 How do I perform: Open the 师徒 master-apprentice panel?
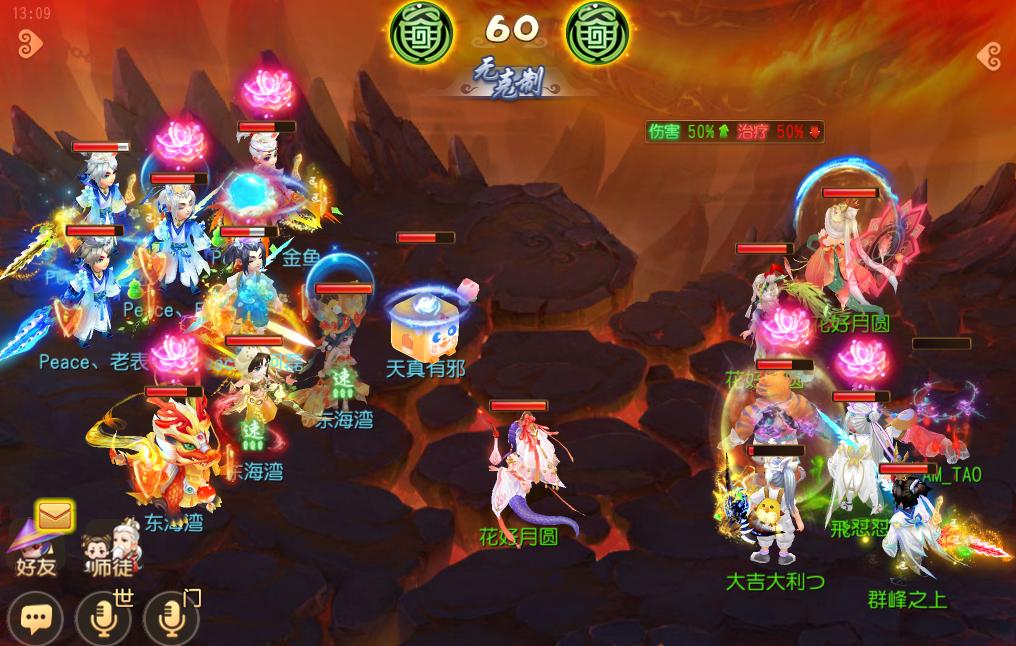[110, 550]
